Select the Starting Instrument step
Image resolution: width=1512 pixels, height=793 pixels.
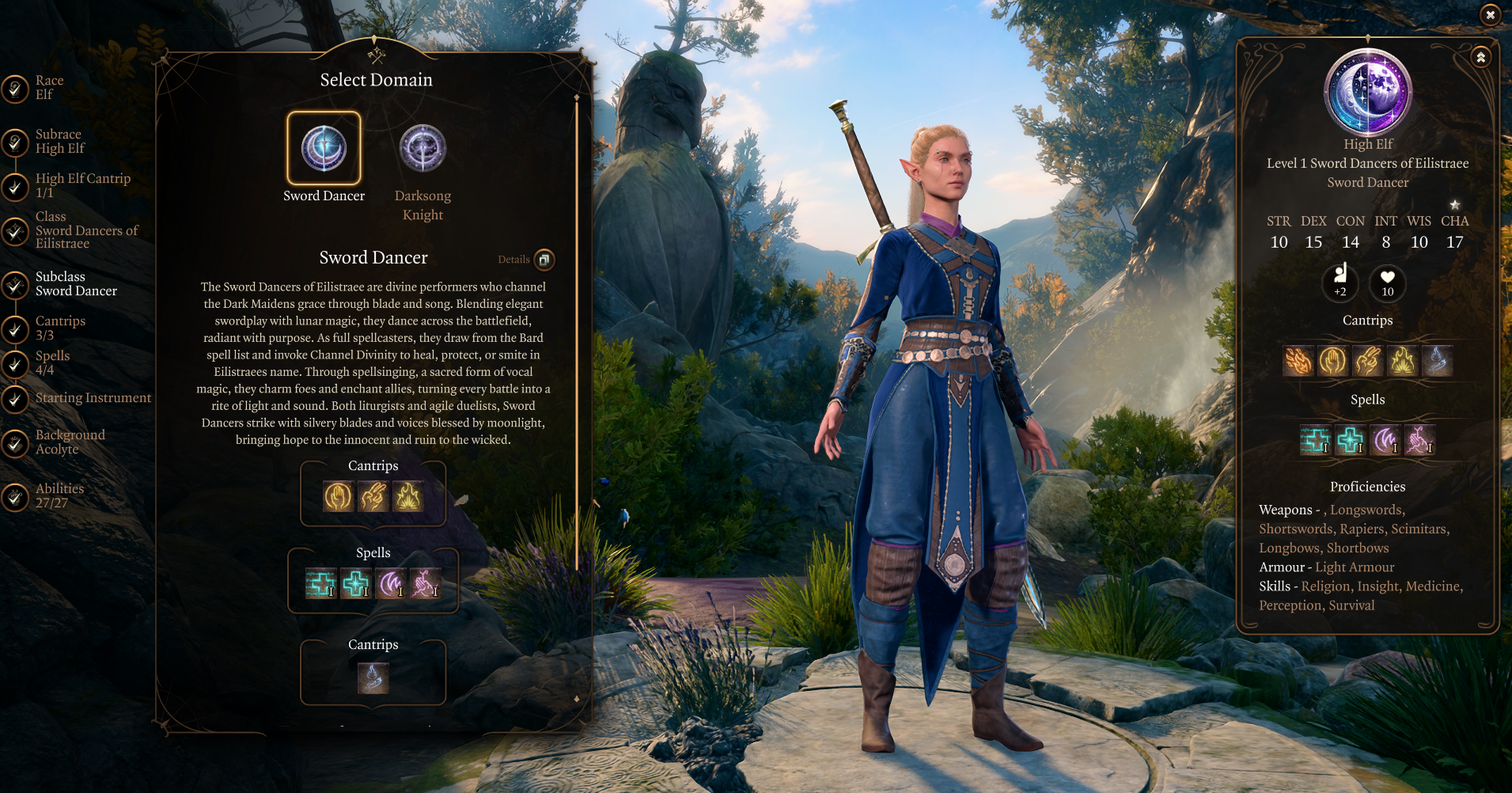93,398
